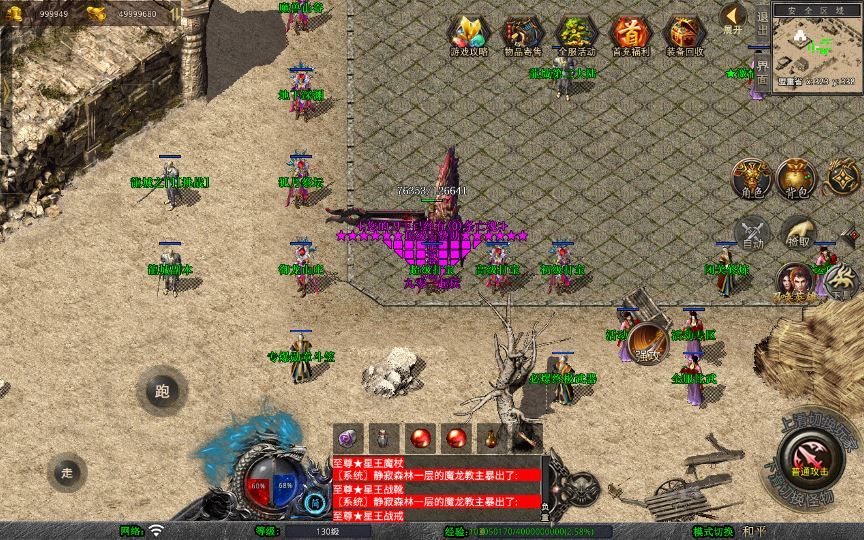864x540 pixels.
Task: Toggle the 跑 run button
Action: click(162, 391)
